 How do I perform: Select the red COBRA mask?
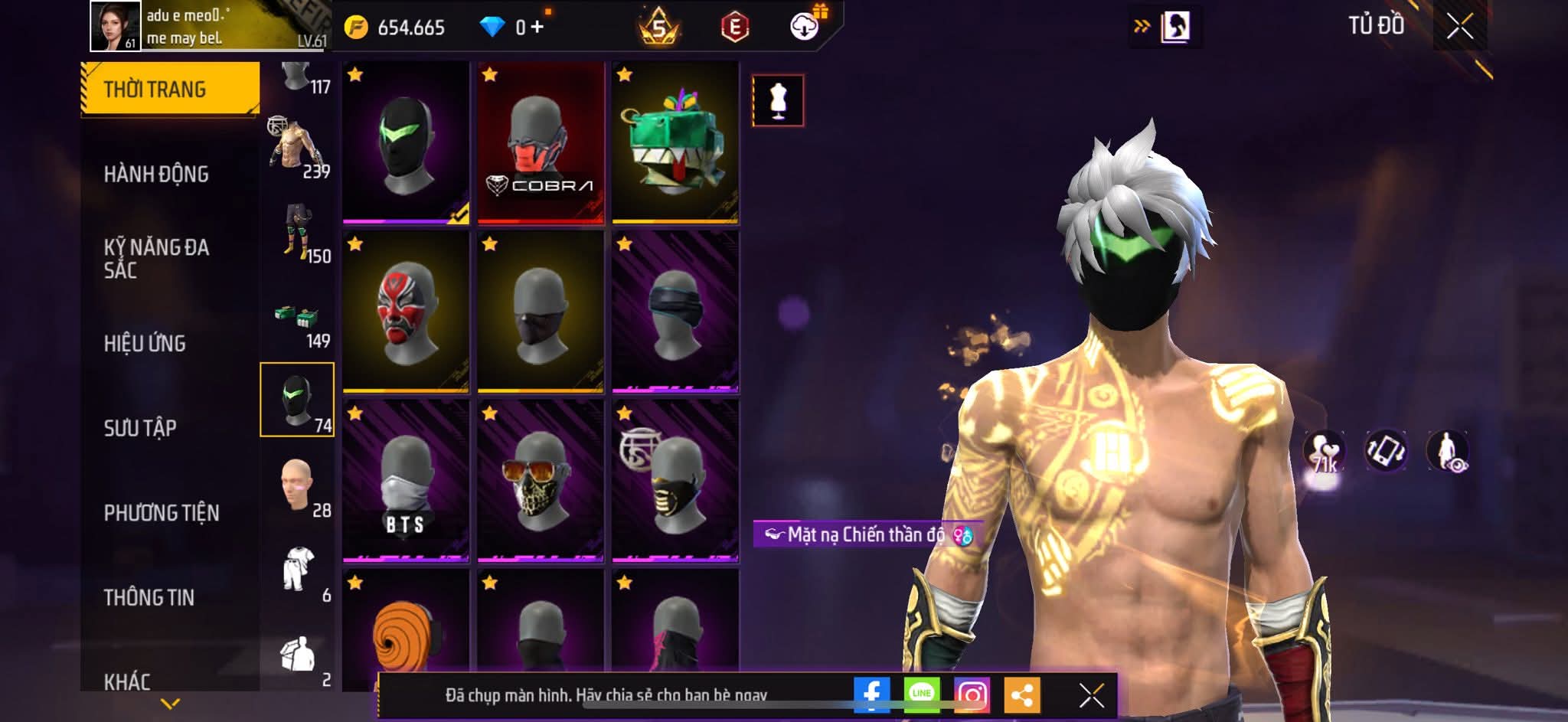(x=541, y=143)
